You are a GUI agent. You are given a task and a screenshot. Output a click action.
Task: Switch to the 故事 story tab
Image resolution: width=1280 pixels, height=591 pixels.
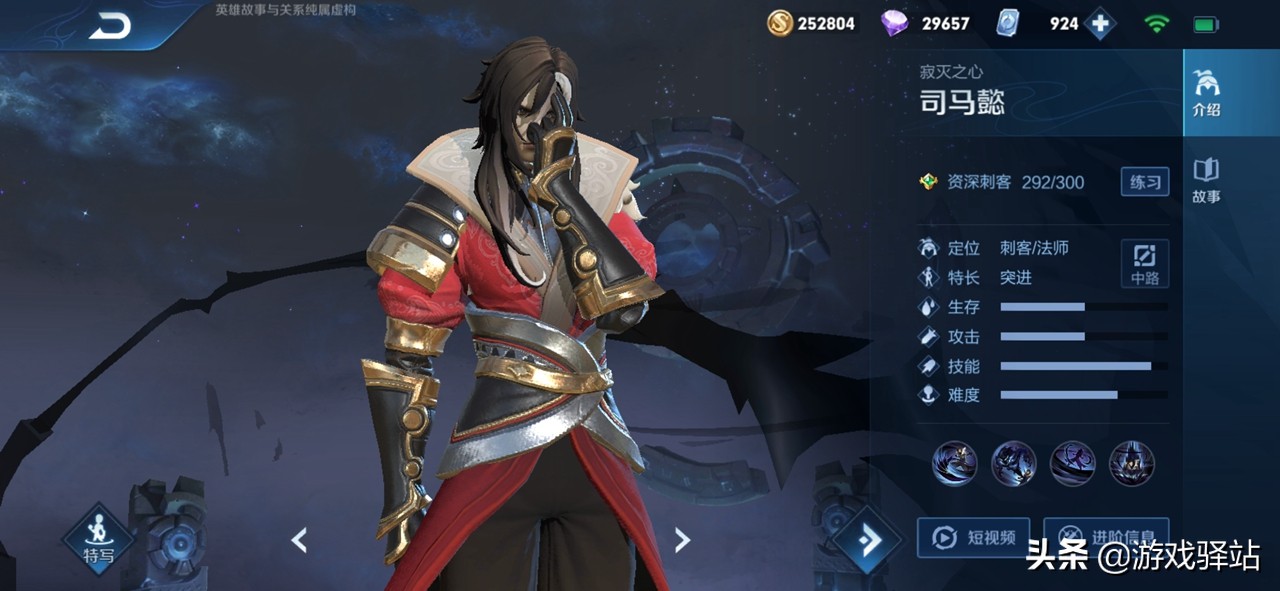pos(1206,180)
